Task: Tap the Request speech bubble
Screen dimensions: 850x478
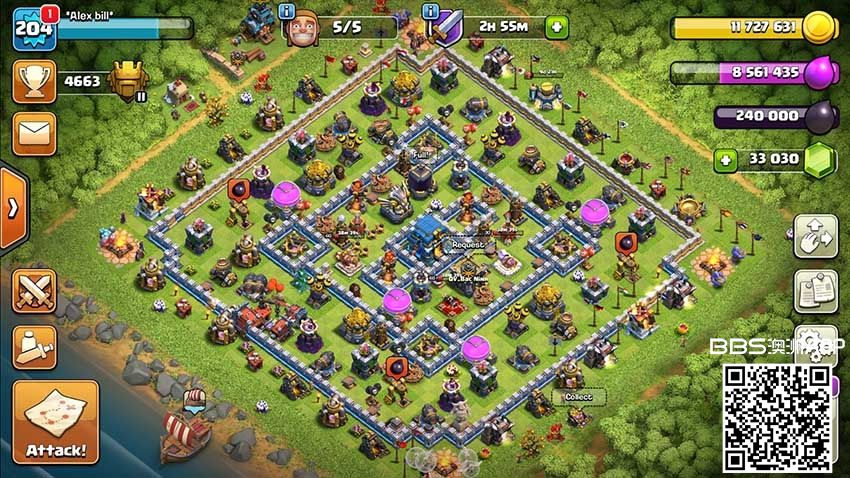Action: (467, 244)
